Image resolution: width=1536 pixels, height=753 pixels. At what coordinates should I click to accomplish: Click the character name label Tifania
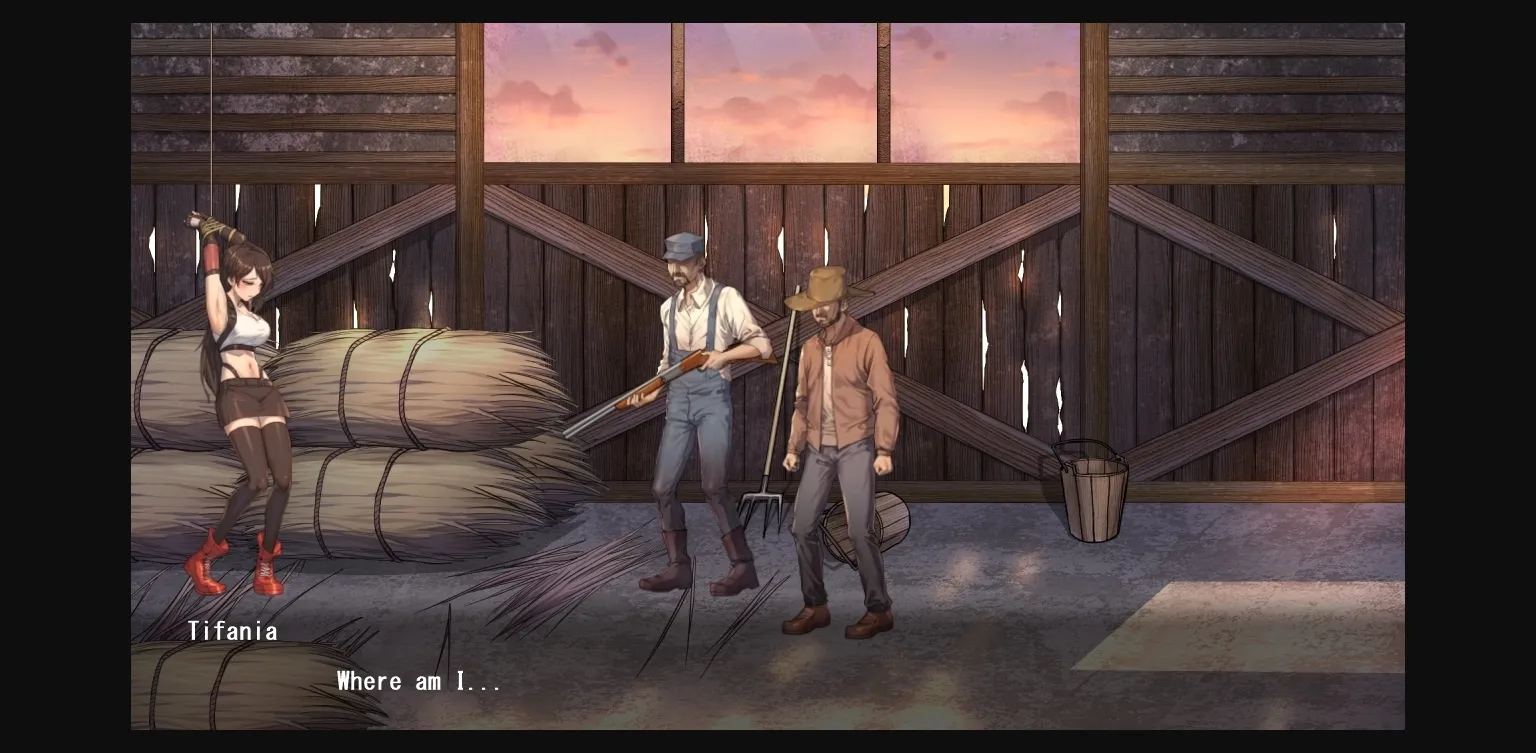point(233,630)
